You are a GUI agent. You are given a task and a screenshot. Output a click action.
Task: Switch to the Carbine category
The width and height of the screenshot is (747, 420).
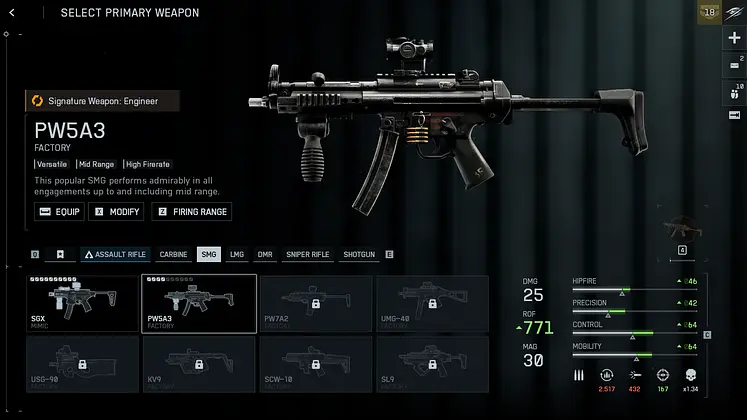coord(173,255)
